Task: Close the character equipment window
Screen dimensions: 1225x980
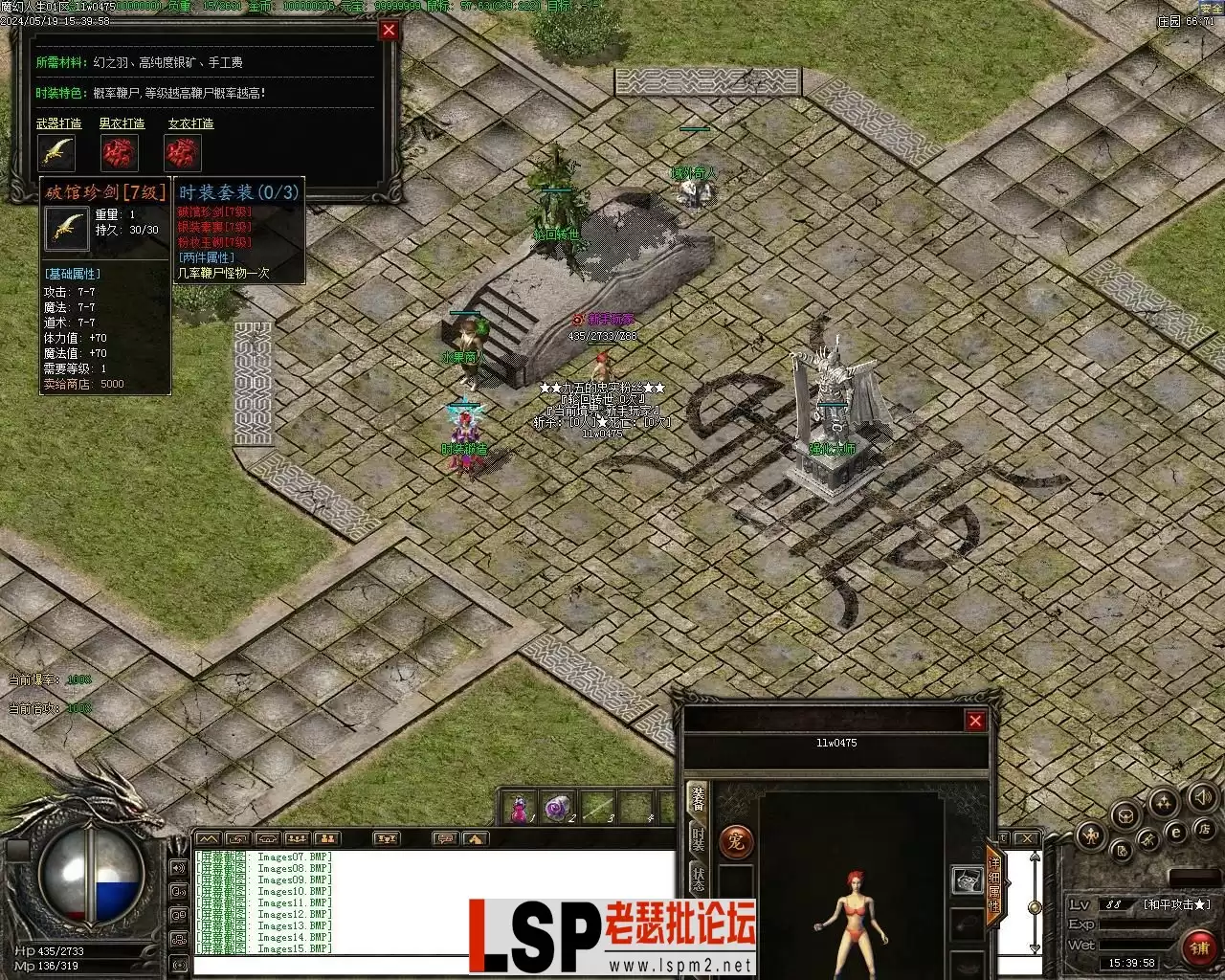Action: 975,721
